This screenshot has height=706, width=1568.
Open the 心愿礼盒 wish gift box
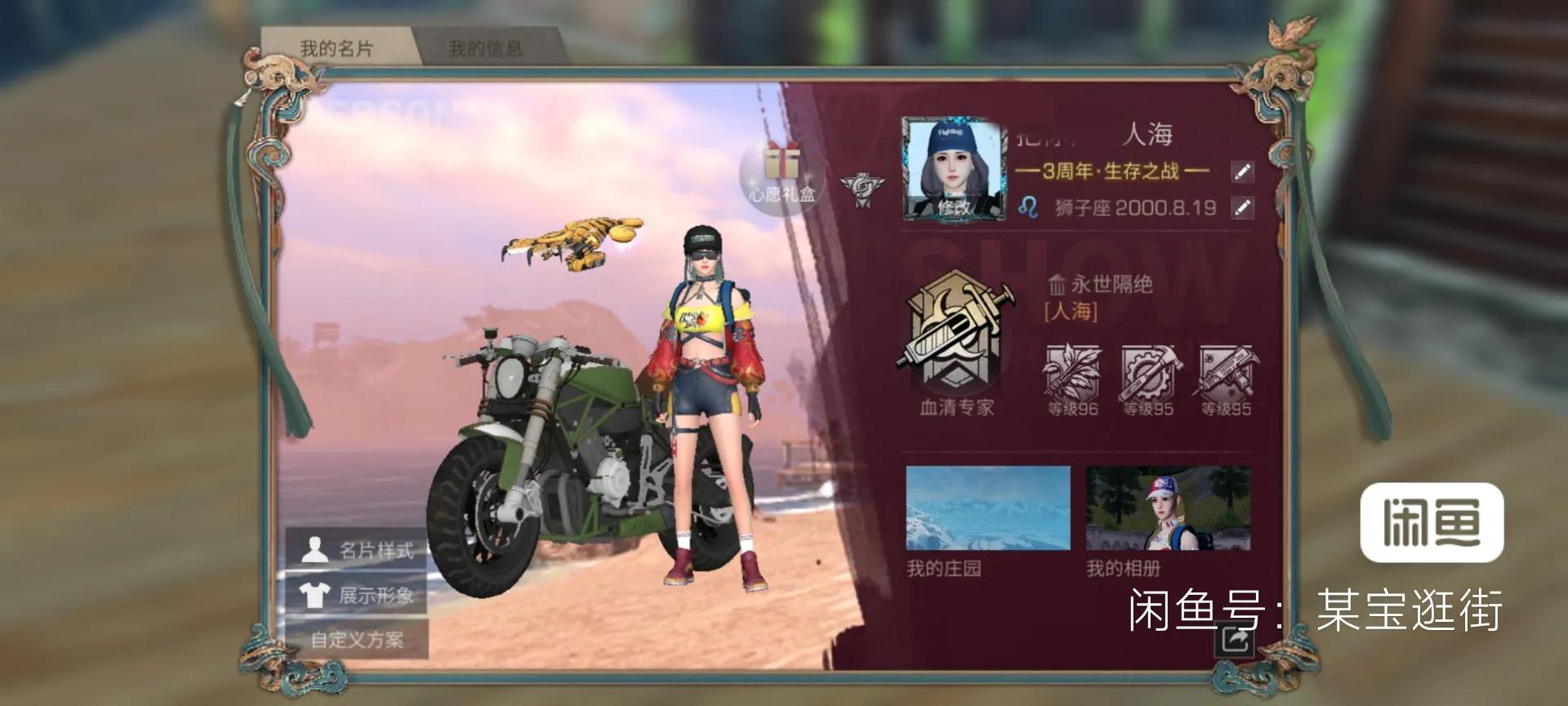coord(782,173)
